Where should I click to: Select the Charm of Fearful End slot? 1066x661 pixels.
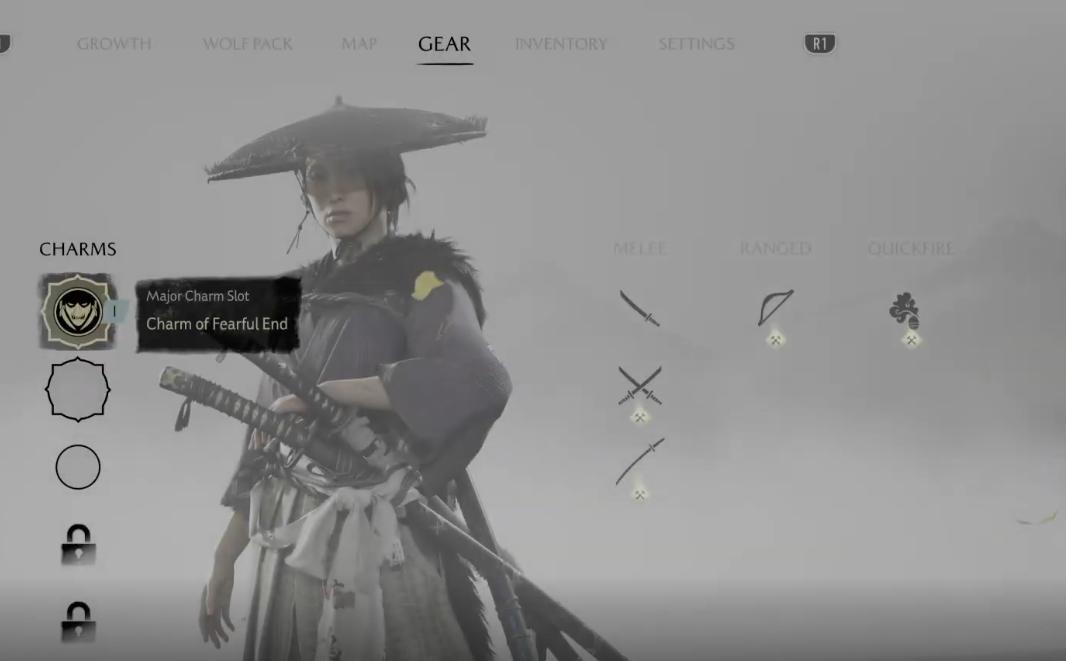(x=78, y=312)
